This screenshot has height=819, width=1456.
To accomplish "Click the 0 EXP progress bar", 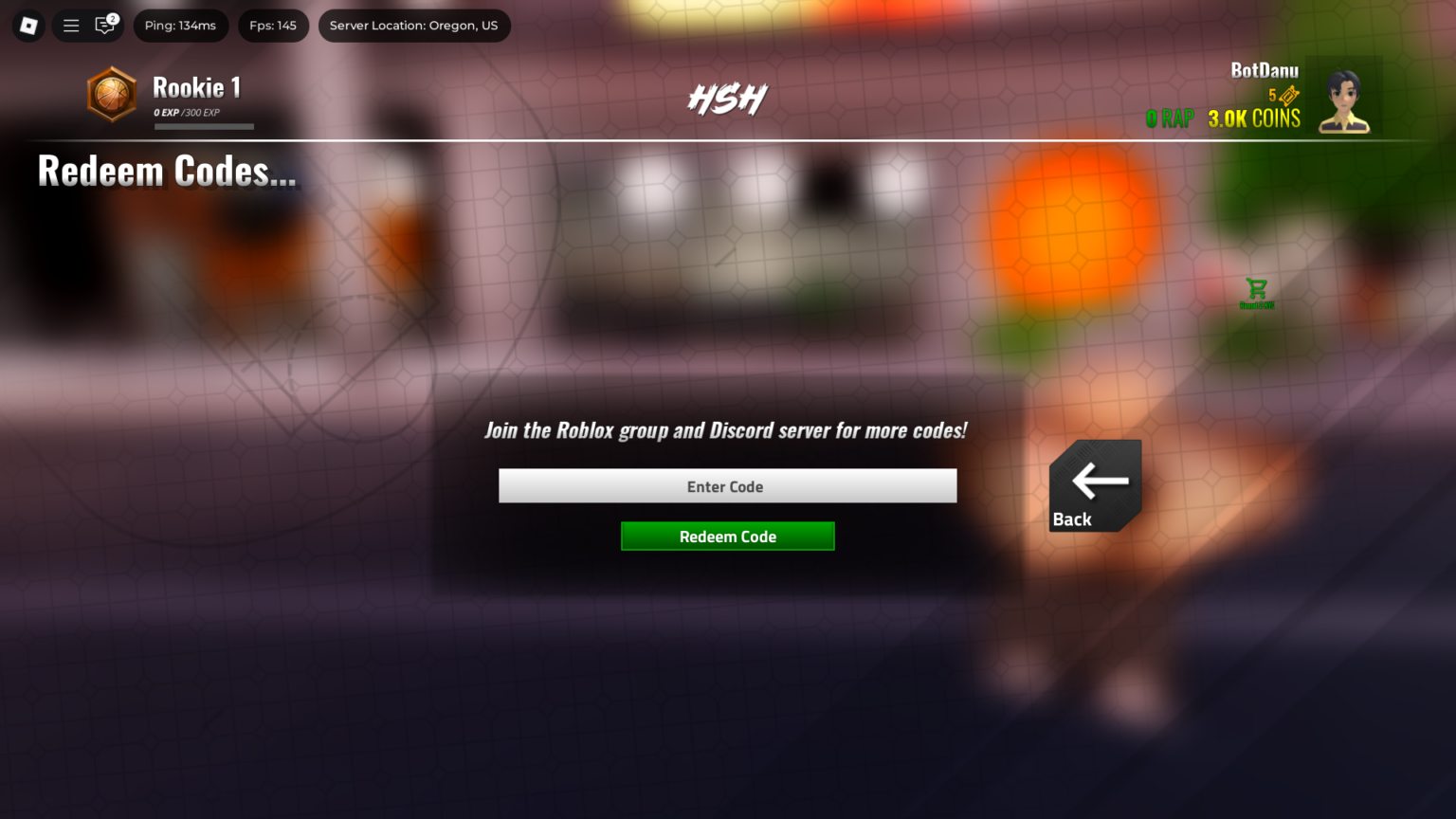I will coord(204,126).
